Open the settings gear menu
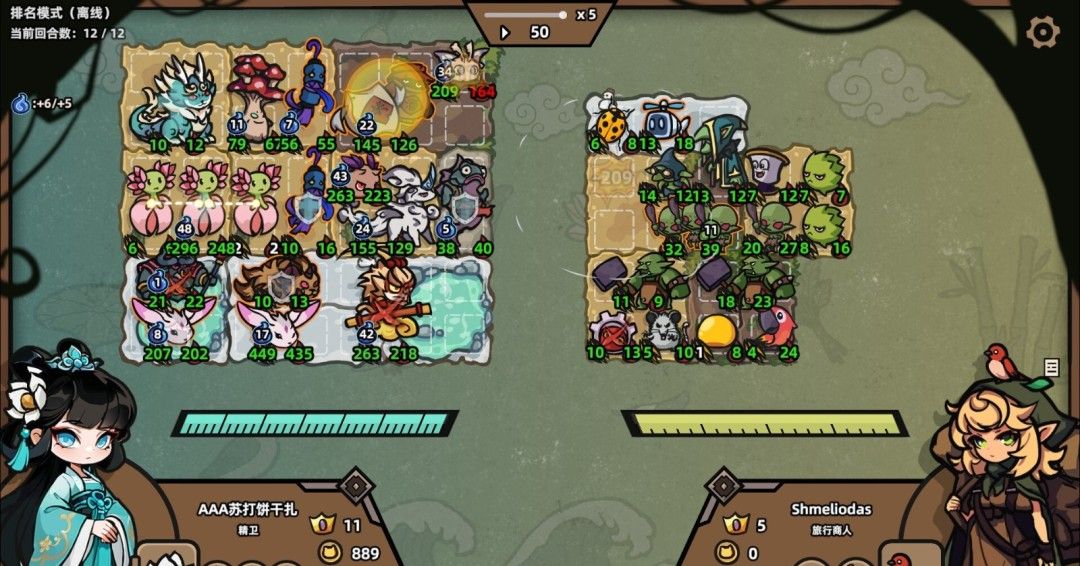This screenshot has height=566, width=1080. pyautogui.click(x=1042, y=32)
